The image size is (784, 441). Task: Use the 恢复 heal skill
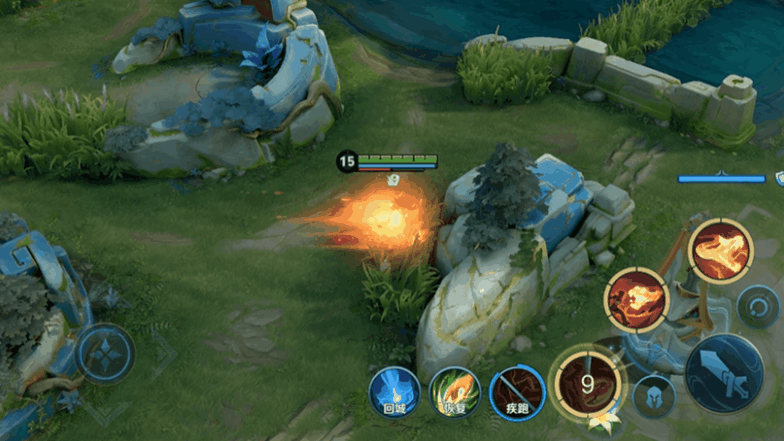click(455, 392)
